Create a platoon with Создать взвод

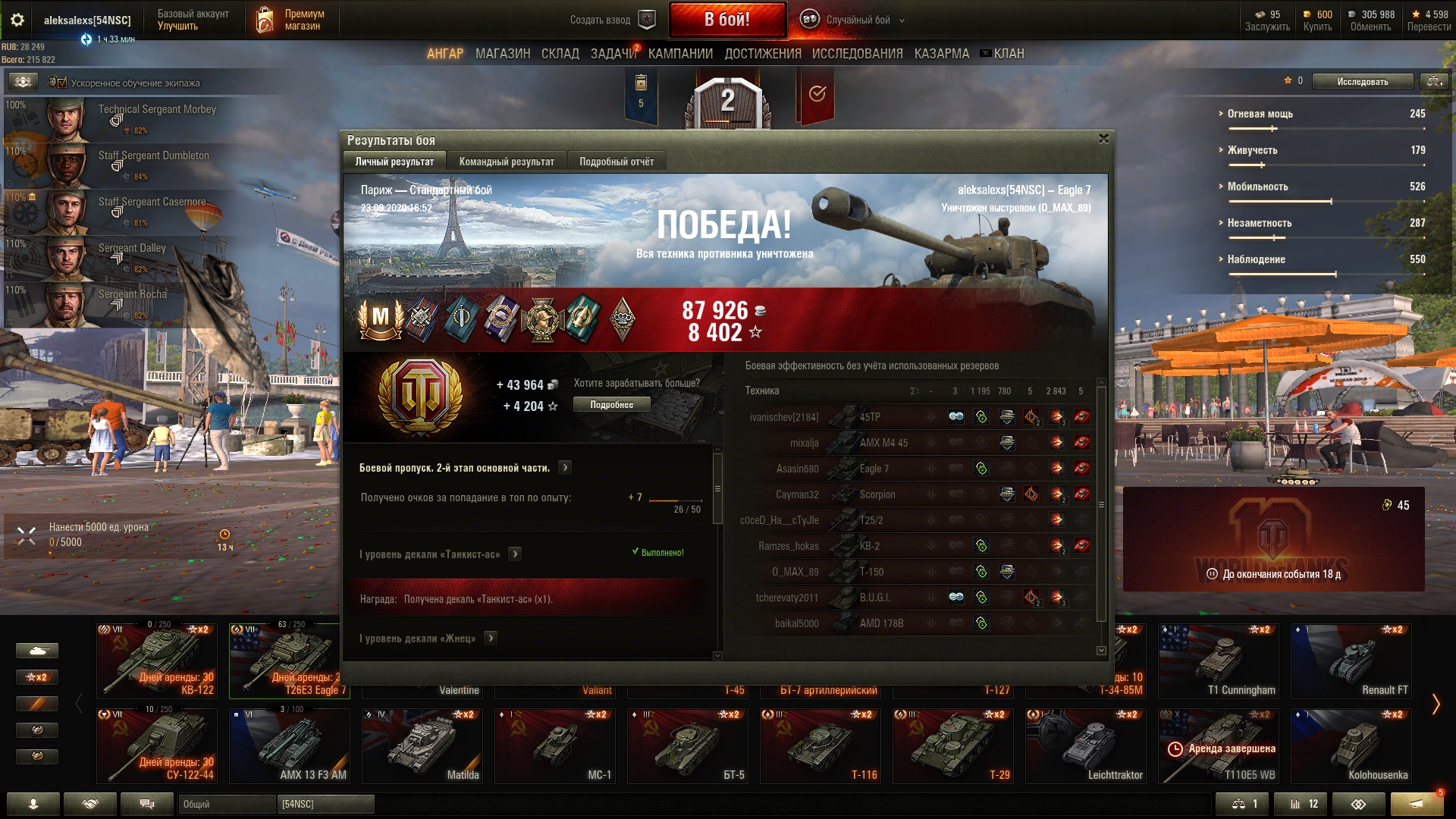point(611,20)
